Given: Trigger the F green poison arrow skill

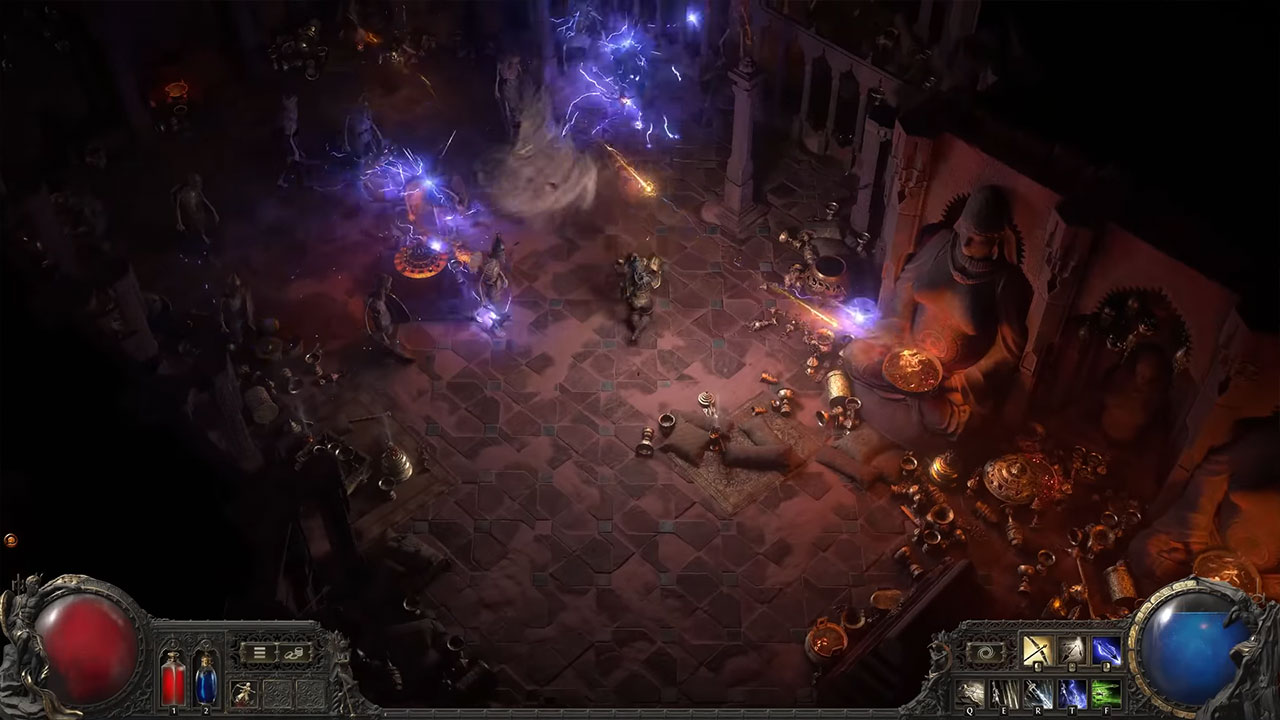Looking at the screenshot, I should pos(1107,692).
